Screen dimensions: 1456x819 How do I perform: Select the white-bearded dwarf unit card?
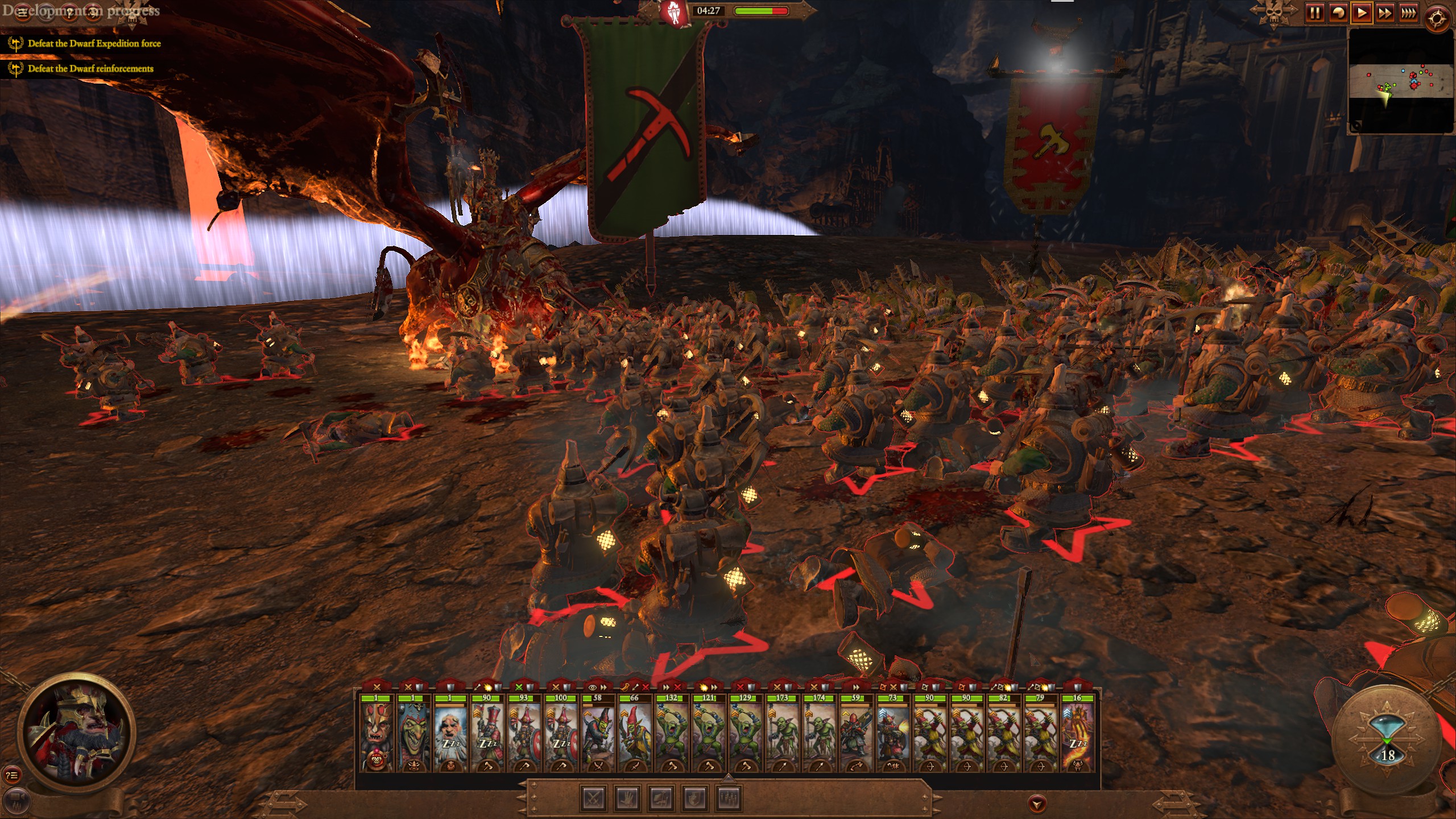tap(450, 734)
